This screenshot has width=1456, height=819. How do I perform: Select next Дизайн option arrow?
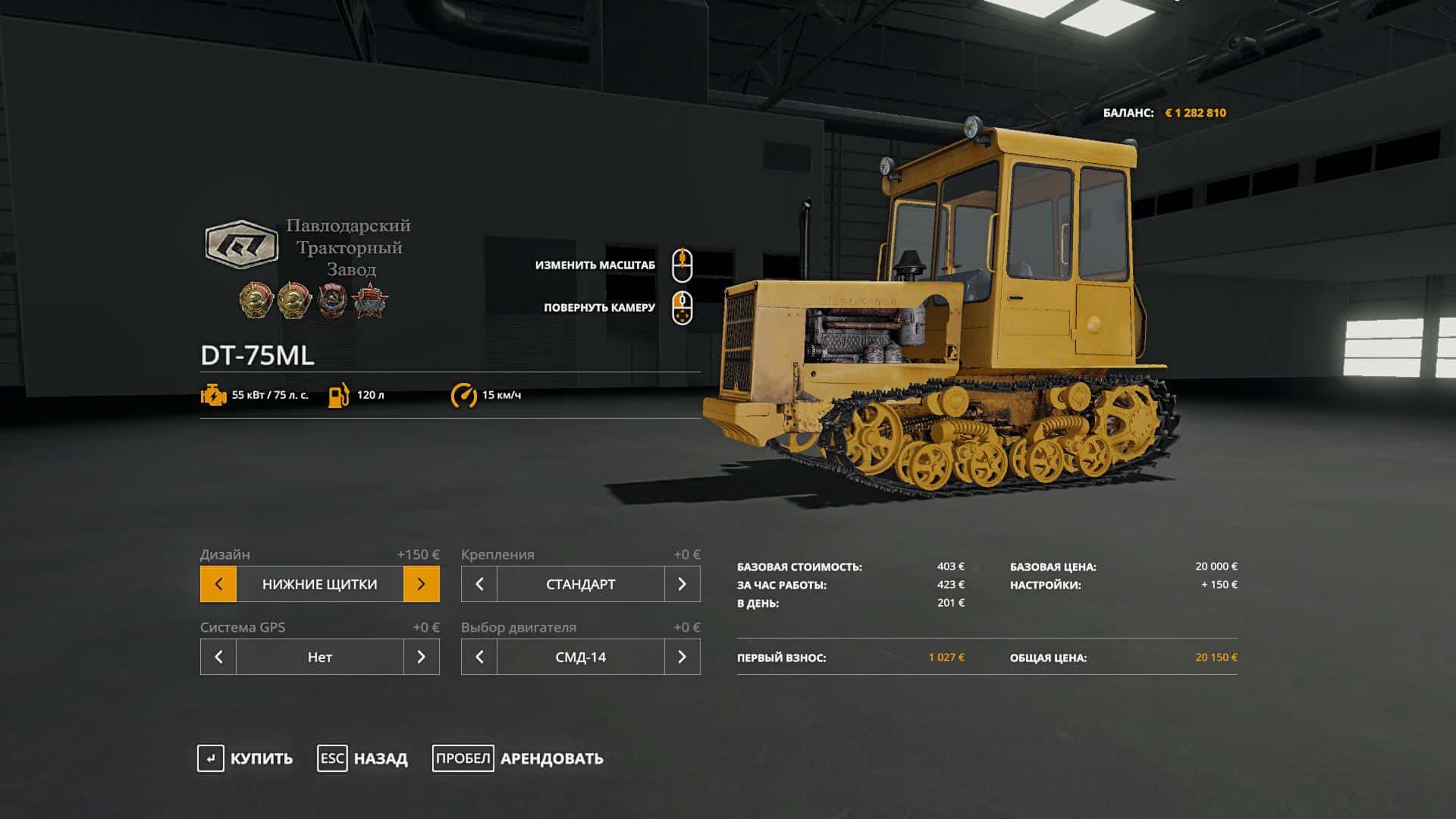(421, 584)
